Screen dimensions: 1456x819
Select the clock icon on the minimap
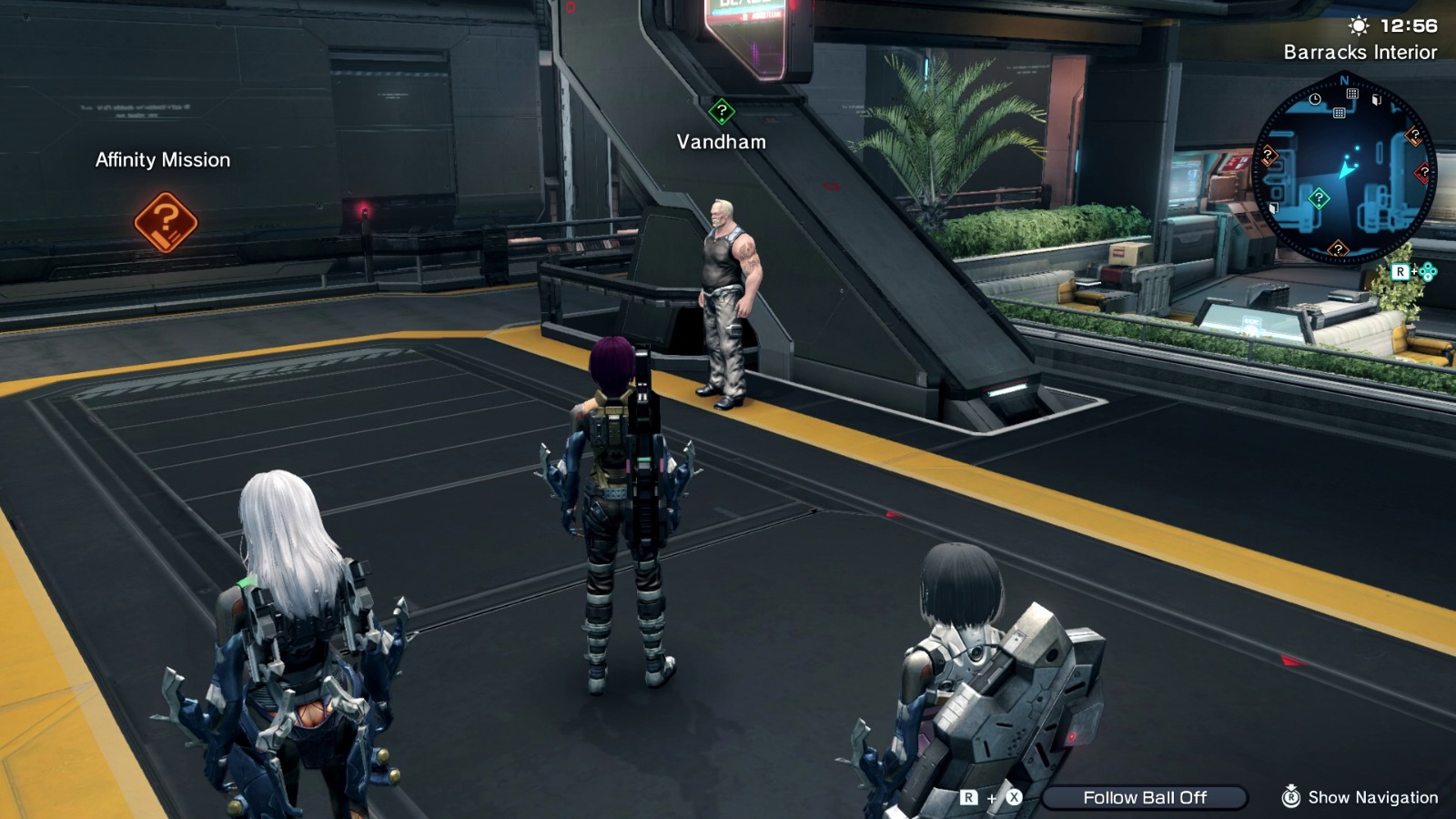[x=1315, y=98]
